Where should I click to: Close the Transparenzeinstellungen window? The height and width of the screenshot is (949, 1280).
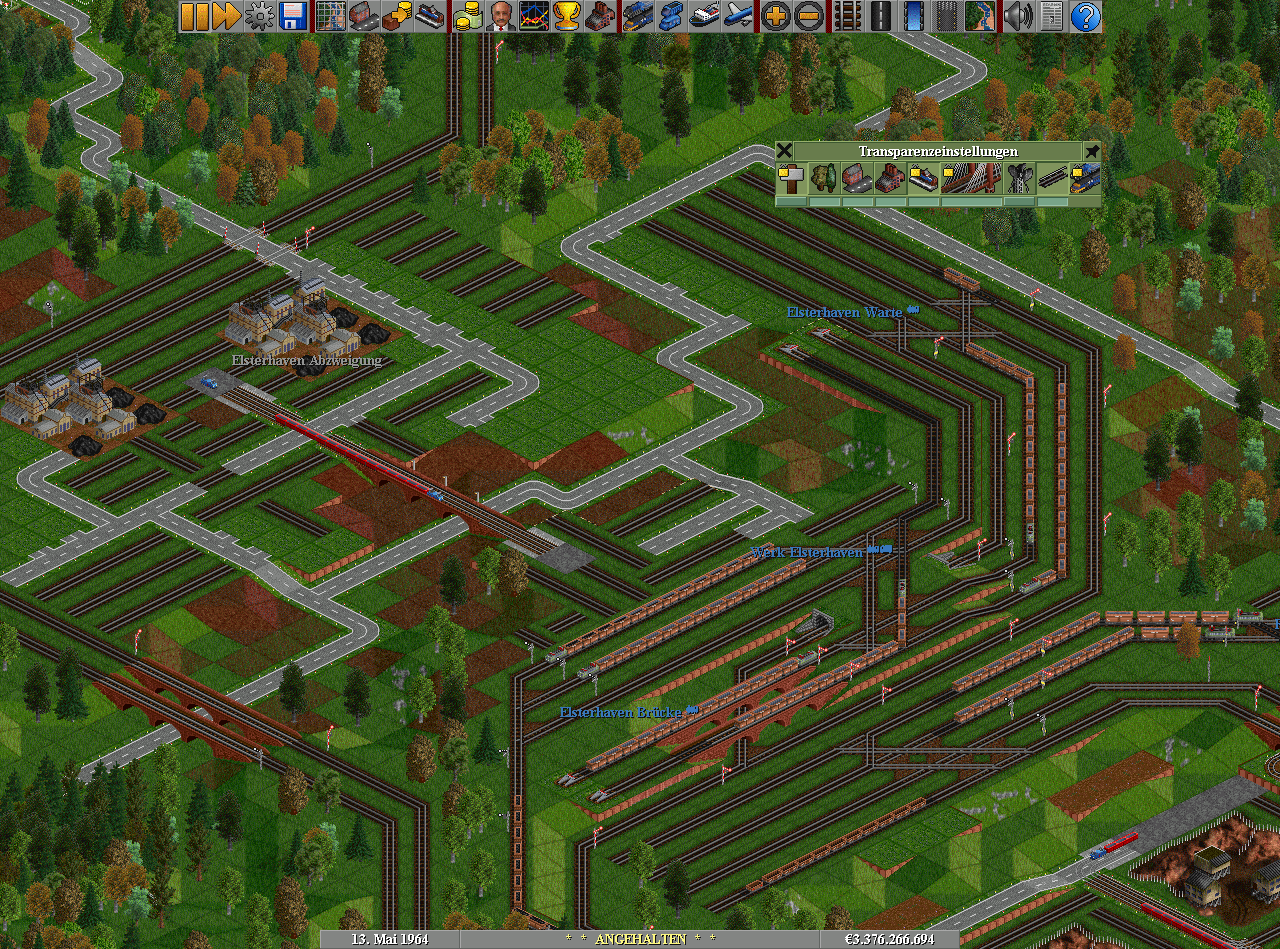785,151
